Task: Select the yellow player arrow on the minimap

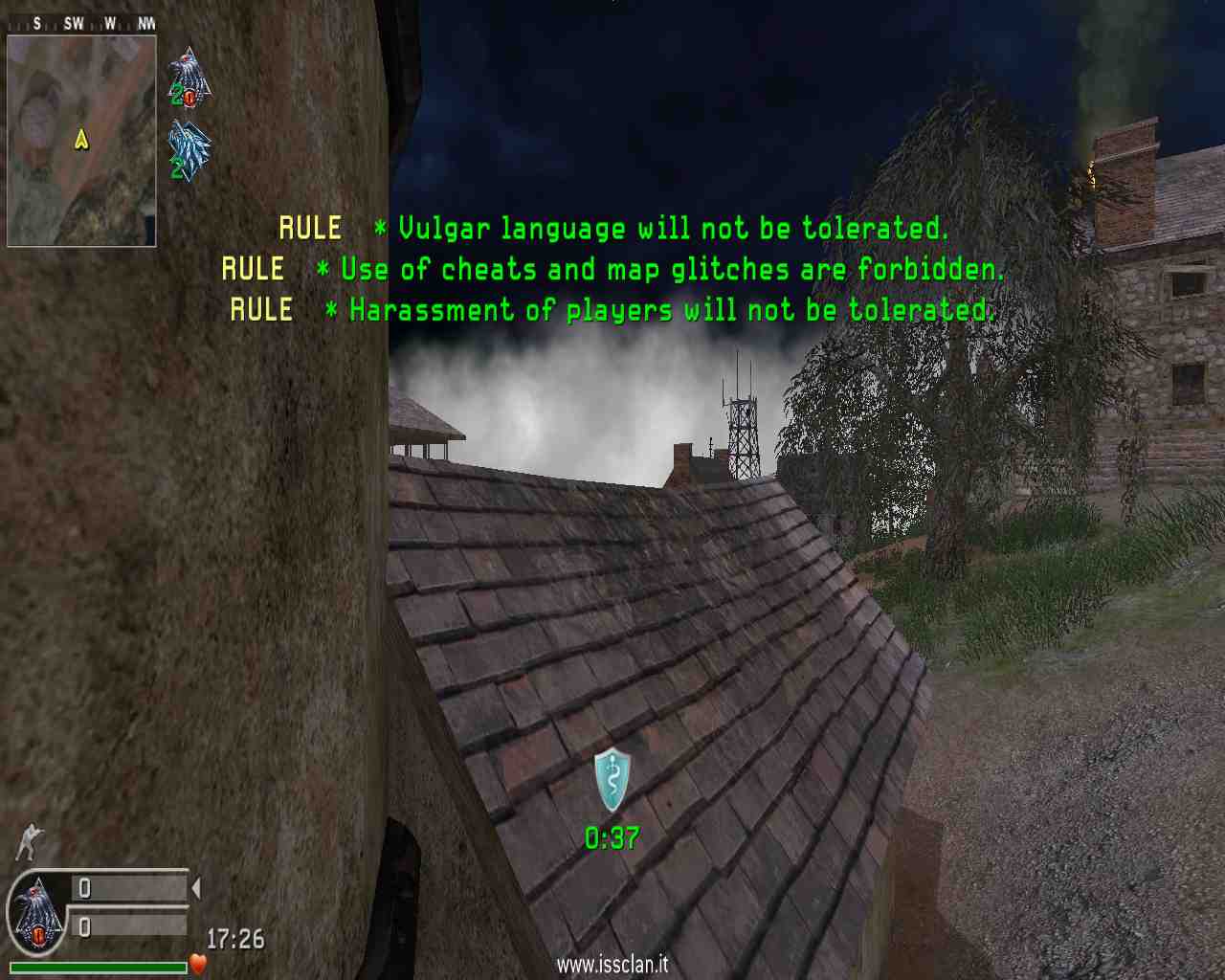Action: [81, 140]
